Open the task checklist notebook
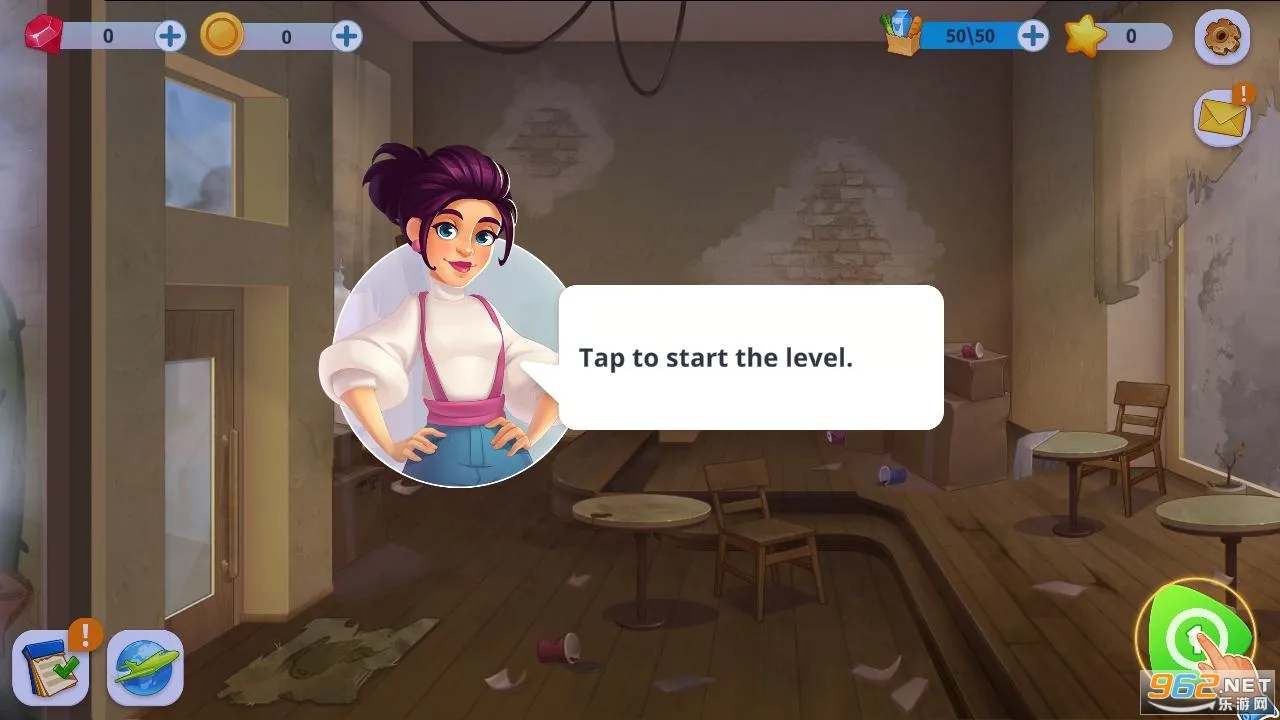Viewport: 1280px width, 720px height. tap(50, 668)
